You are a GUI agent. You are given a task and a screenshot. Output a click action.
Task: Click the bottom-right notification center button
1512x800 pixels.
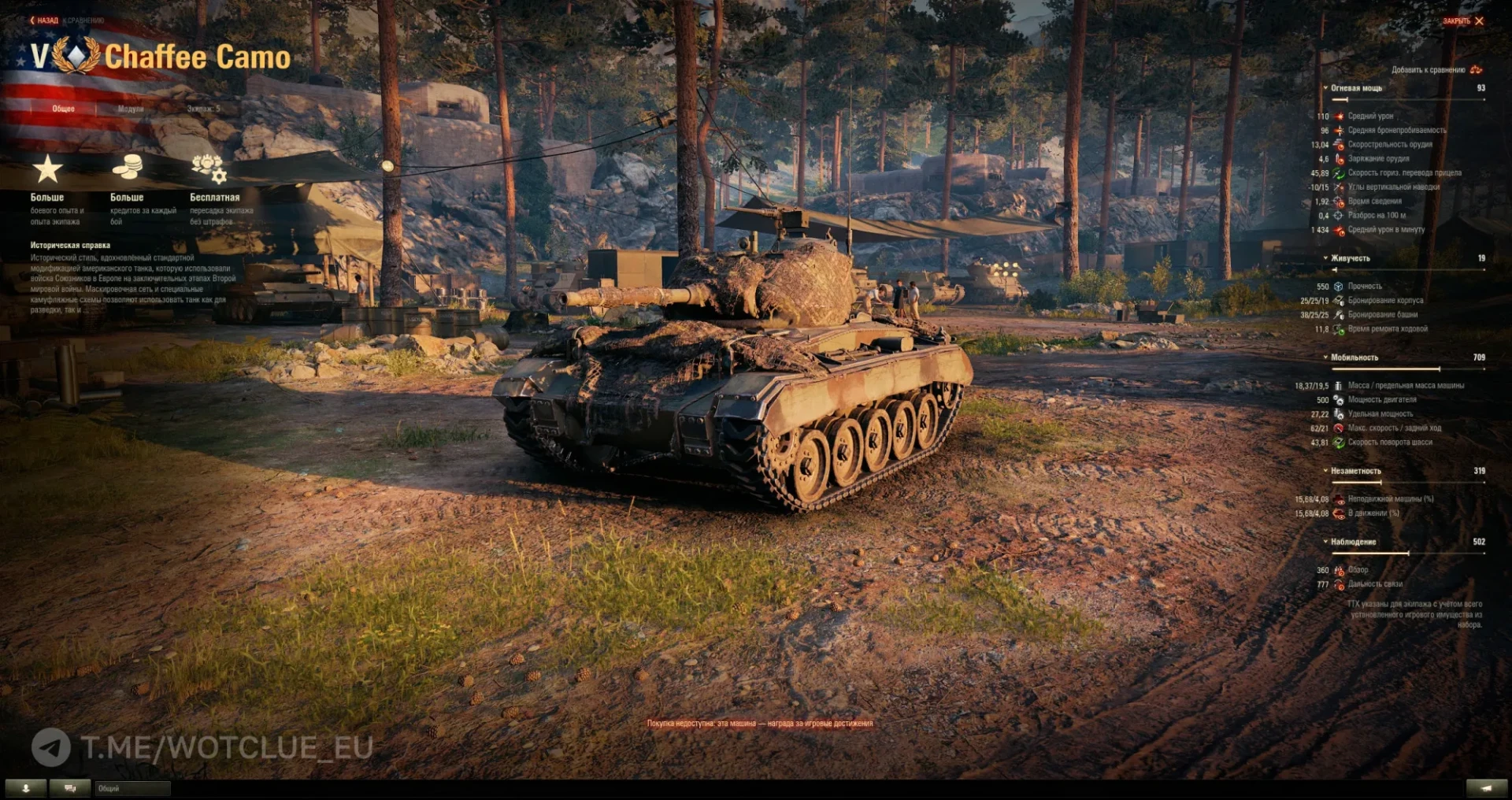(1486, 788)
